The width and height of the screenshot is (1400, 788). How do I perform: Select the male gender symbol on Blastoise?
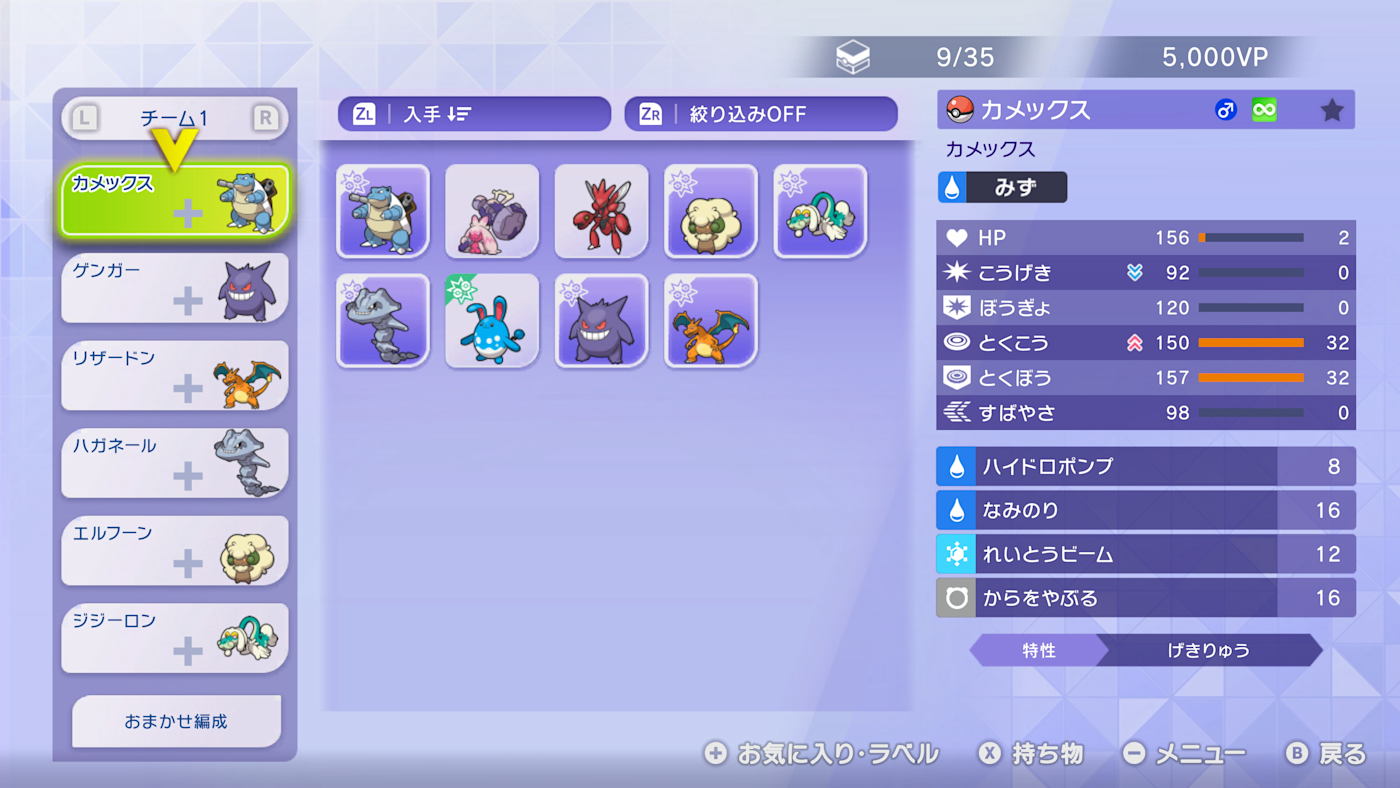(x=1227, y=109)
